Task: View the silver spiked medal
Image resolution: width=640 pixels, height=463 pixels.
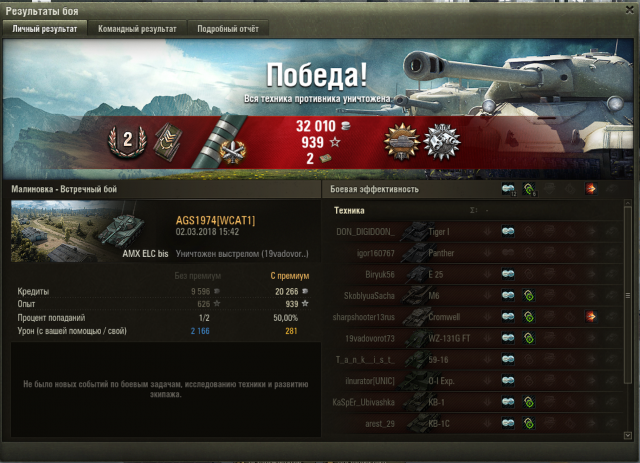Action: tap(440, 142)
